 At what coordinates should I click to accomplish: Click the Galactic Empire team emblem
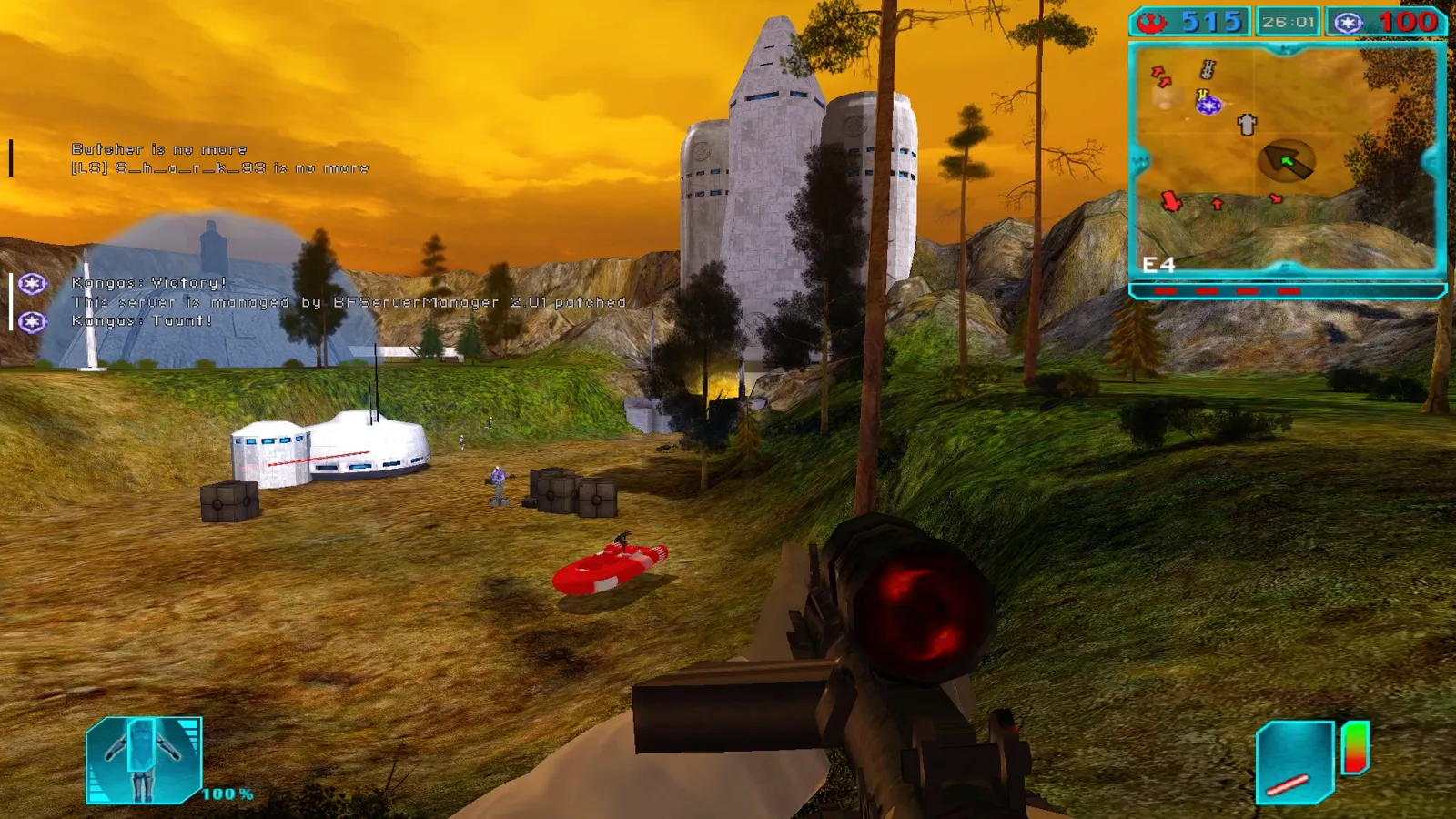pos(1349,22)
